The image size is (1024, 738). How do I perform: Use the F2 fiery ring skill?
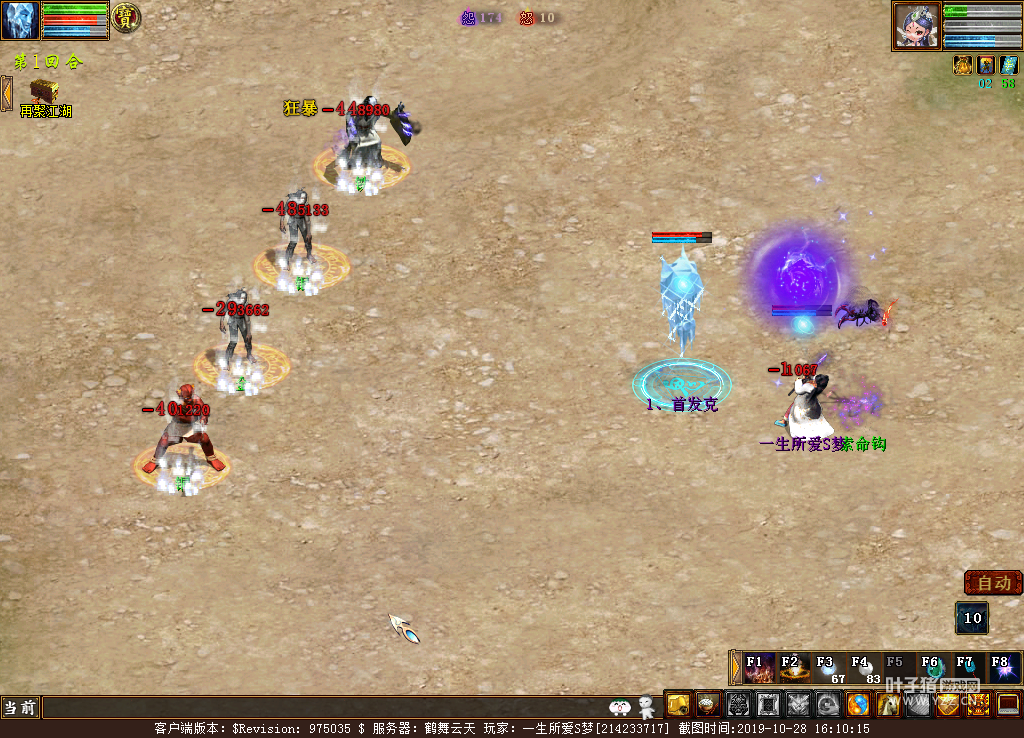[794, 668]
